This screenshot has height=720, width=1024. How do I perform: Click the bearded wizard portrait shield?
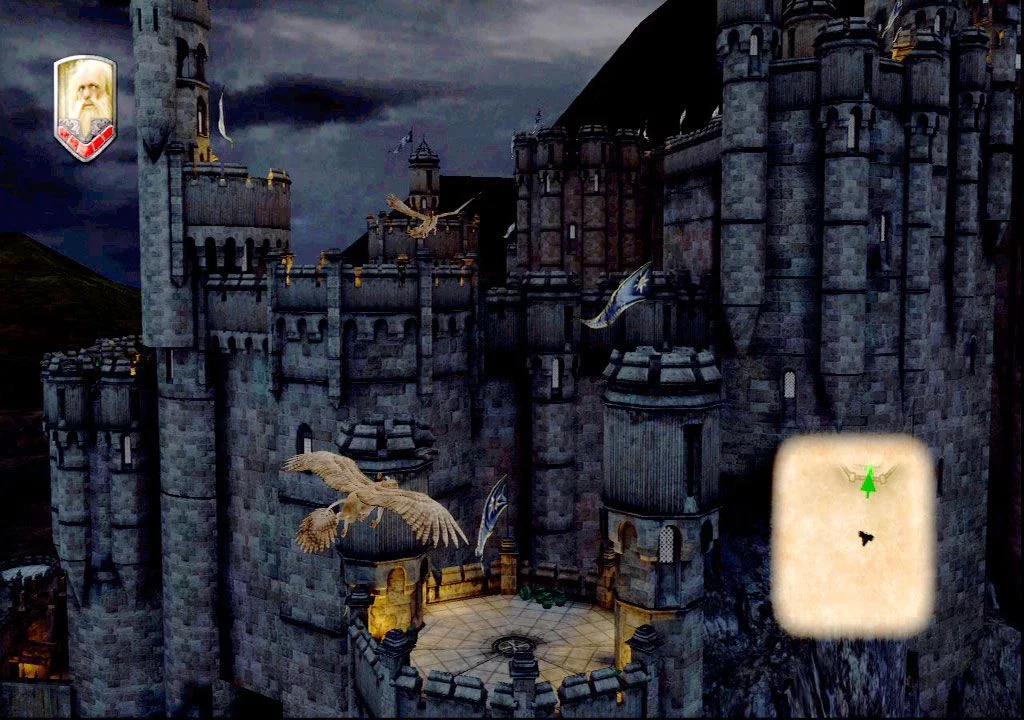click(85, 107)
